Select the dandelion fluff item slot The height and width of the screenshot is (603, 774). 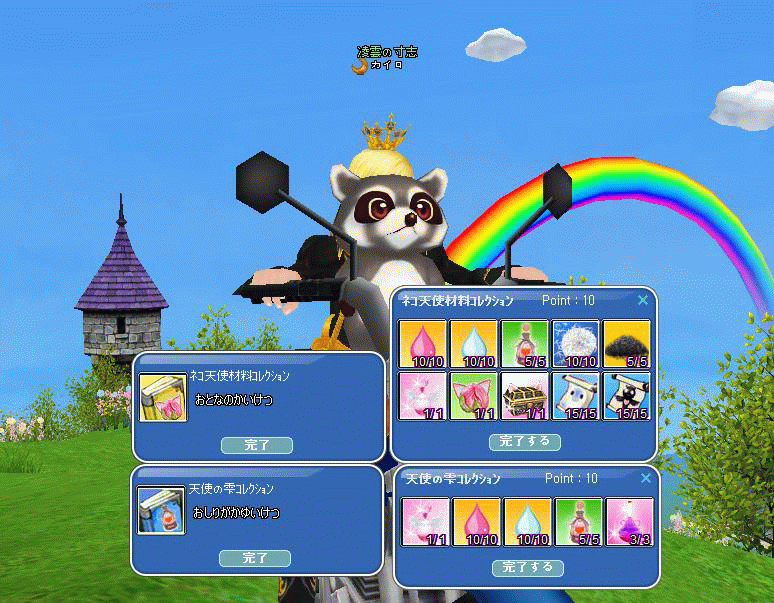tap(576, 344)
